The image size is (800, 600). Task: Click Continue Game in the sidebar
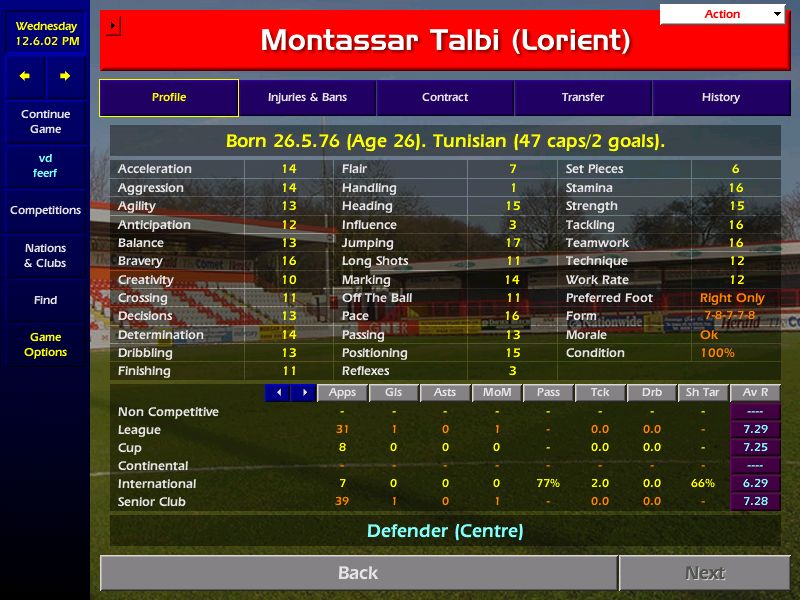(x=45, y=122)
